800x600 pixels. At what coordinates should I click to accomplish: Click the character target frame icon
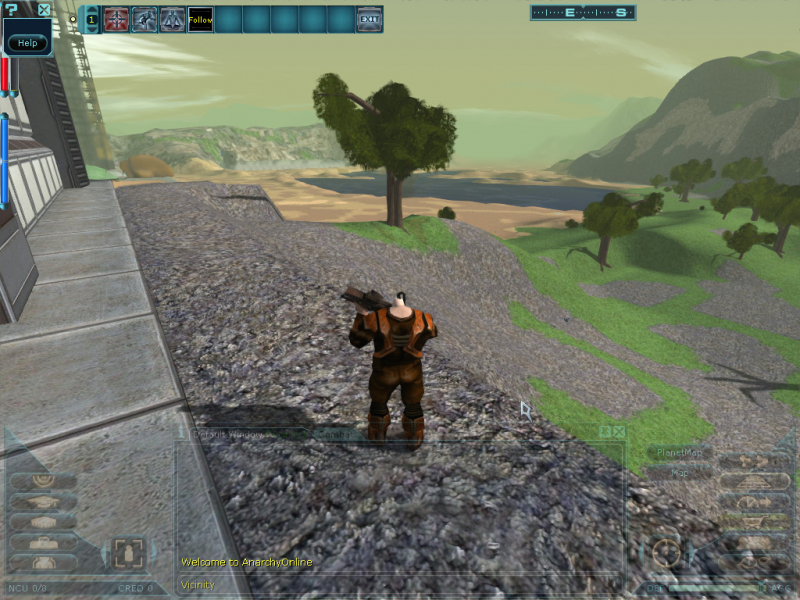pos(127,552)
